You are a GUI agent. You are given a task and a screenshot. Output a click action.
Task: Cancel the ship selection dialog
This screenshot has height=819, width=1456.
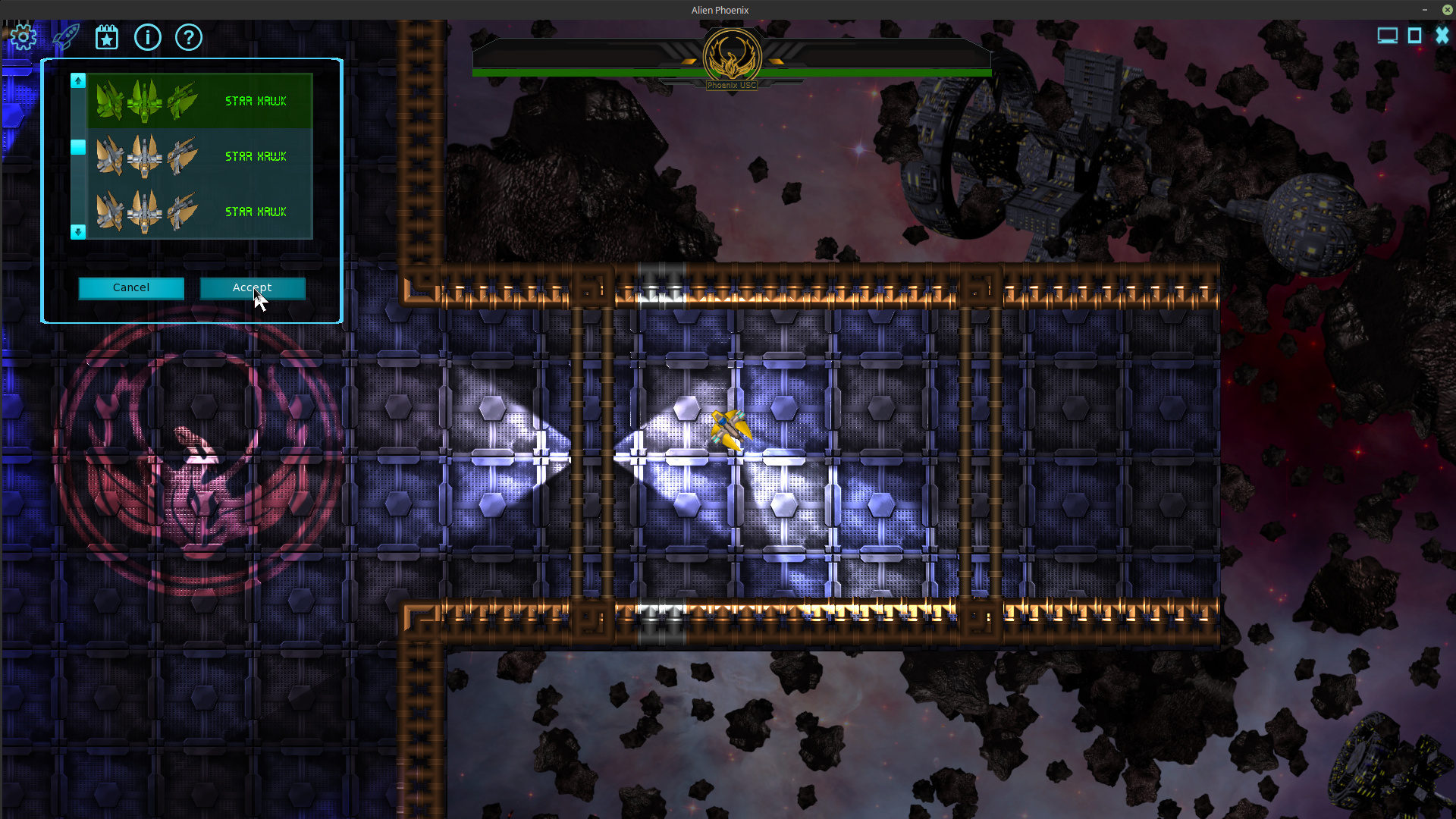coord(131,288)
